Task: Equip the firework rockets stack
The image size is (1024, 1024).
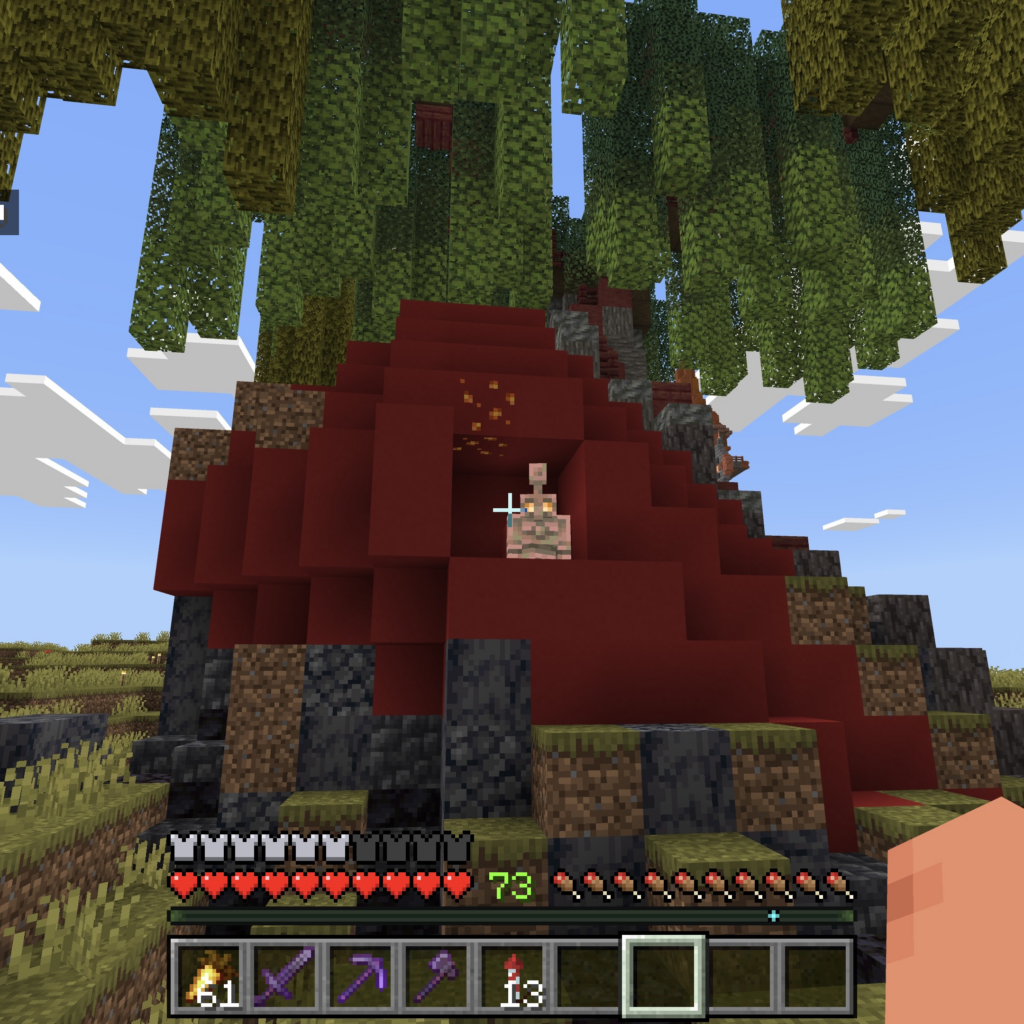Action: pyautogui.click(x=514, y=975)
